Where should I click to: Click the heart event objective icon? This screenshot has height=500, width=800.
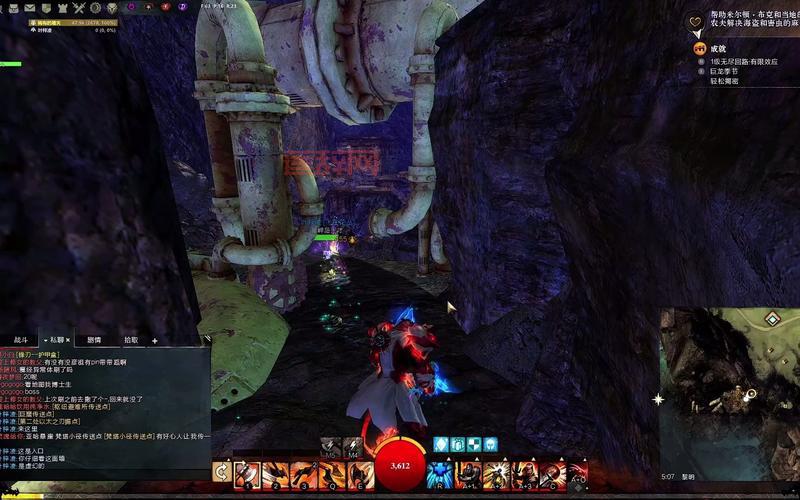pos(697,21)
